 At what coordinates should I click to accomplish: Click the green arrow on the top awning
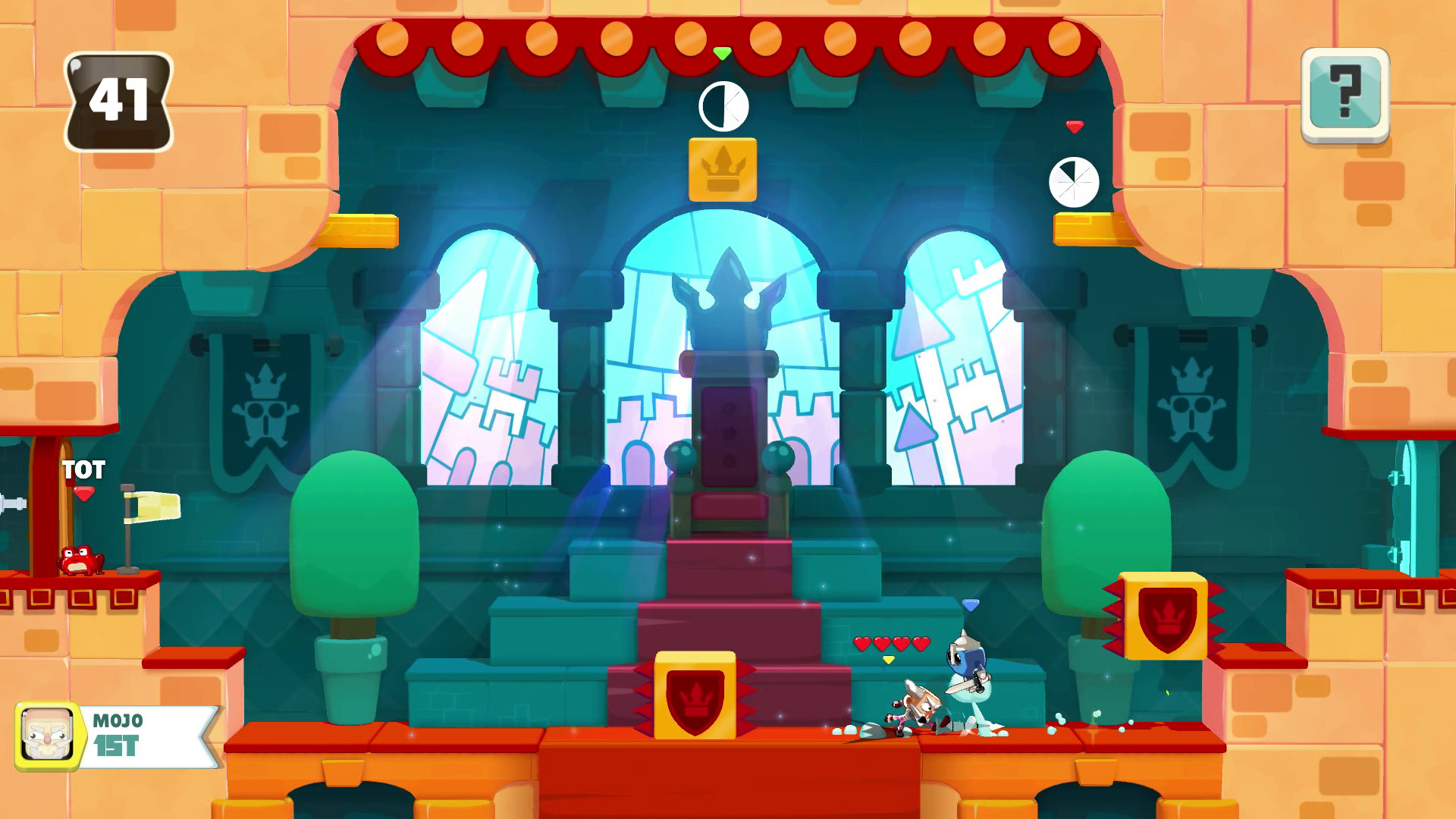pyautogui.click(x=721, y=54)
